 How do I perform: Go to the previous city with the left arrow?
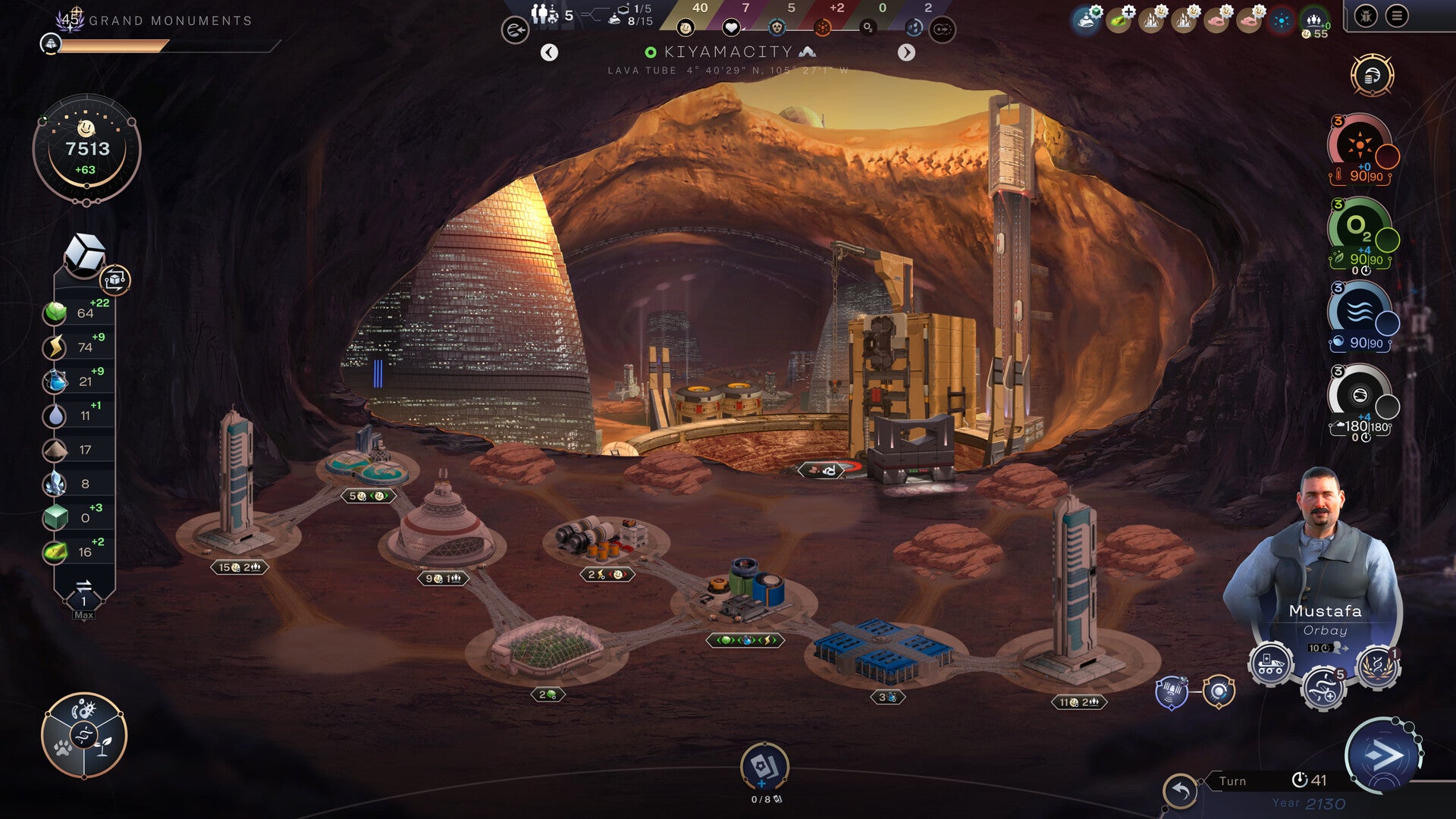coord(549,52)
